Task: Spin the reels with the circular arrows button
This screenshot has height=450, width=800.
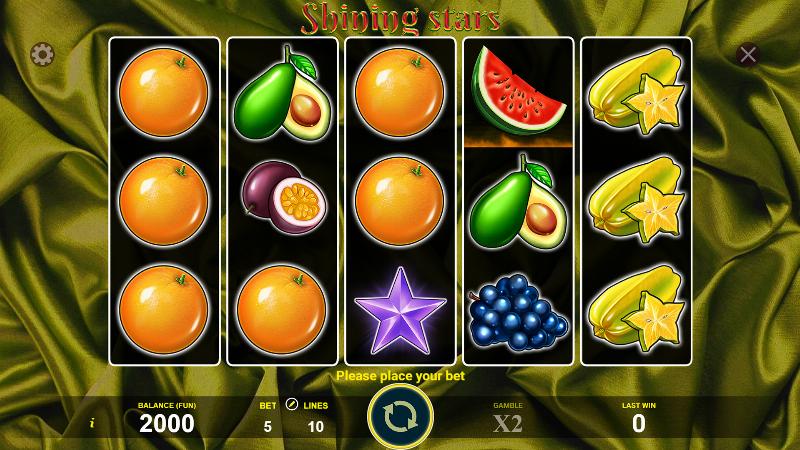Action: (400, 416)
